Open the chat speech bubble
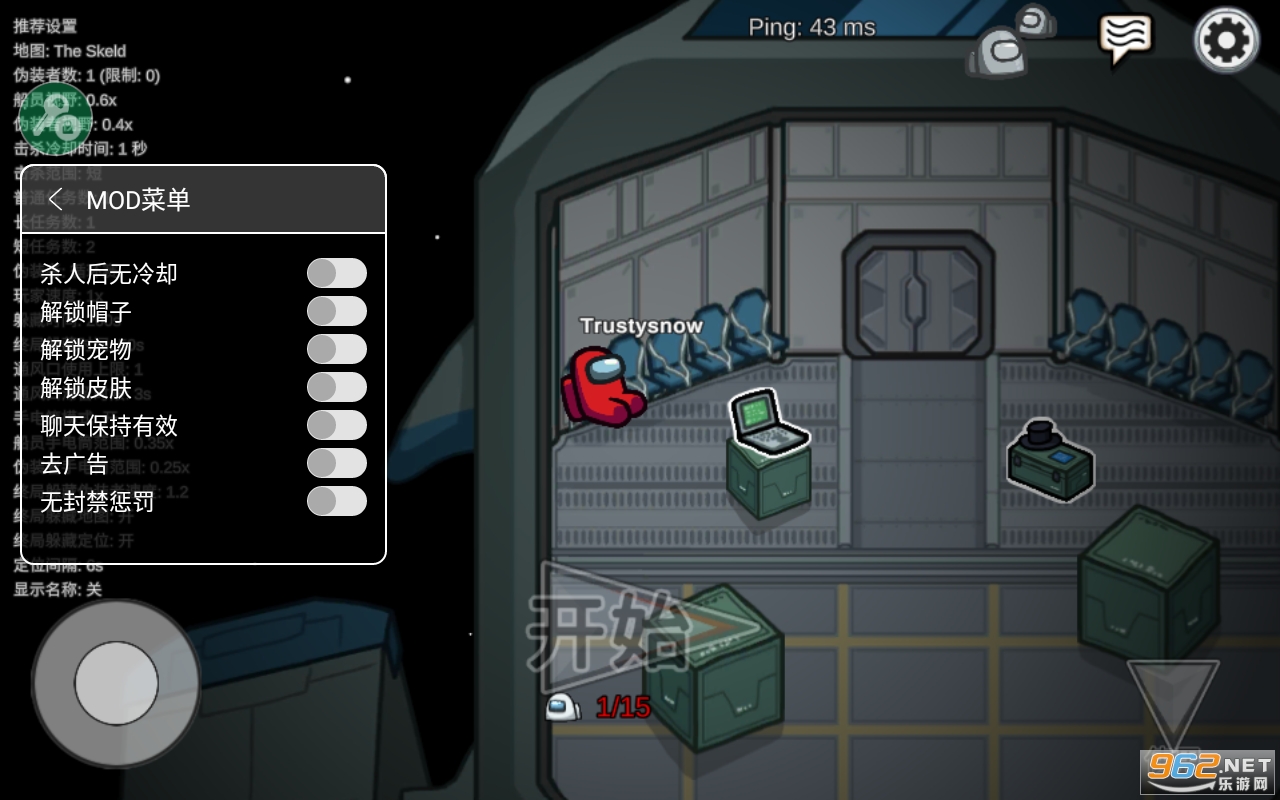The height and width of the screenshot is (800, 1280). click(1125, 38)
